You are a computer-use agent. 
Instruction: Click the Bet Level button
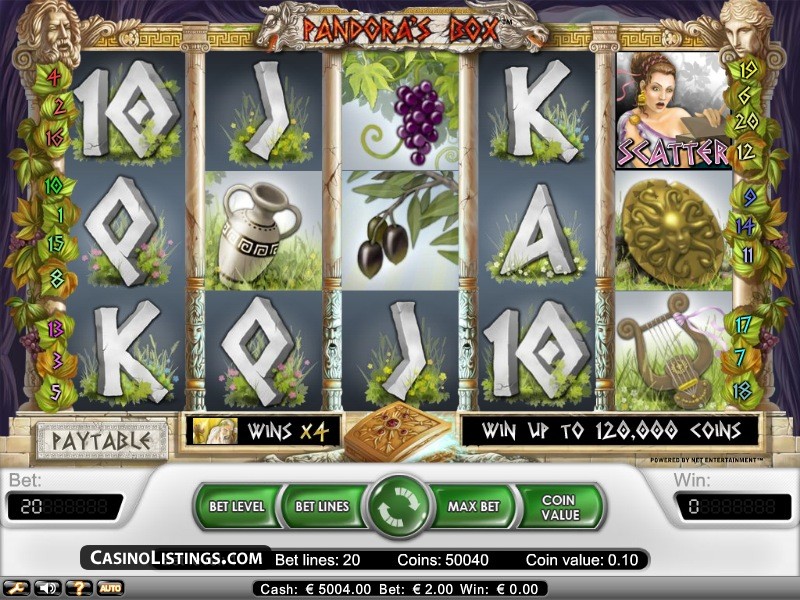tap(237, 506)
